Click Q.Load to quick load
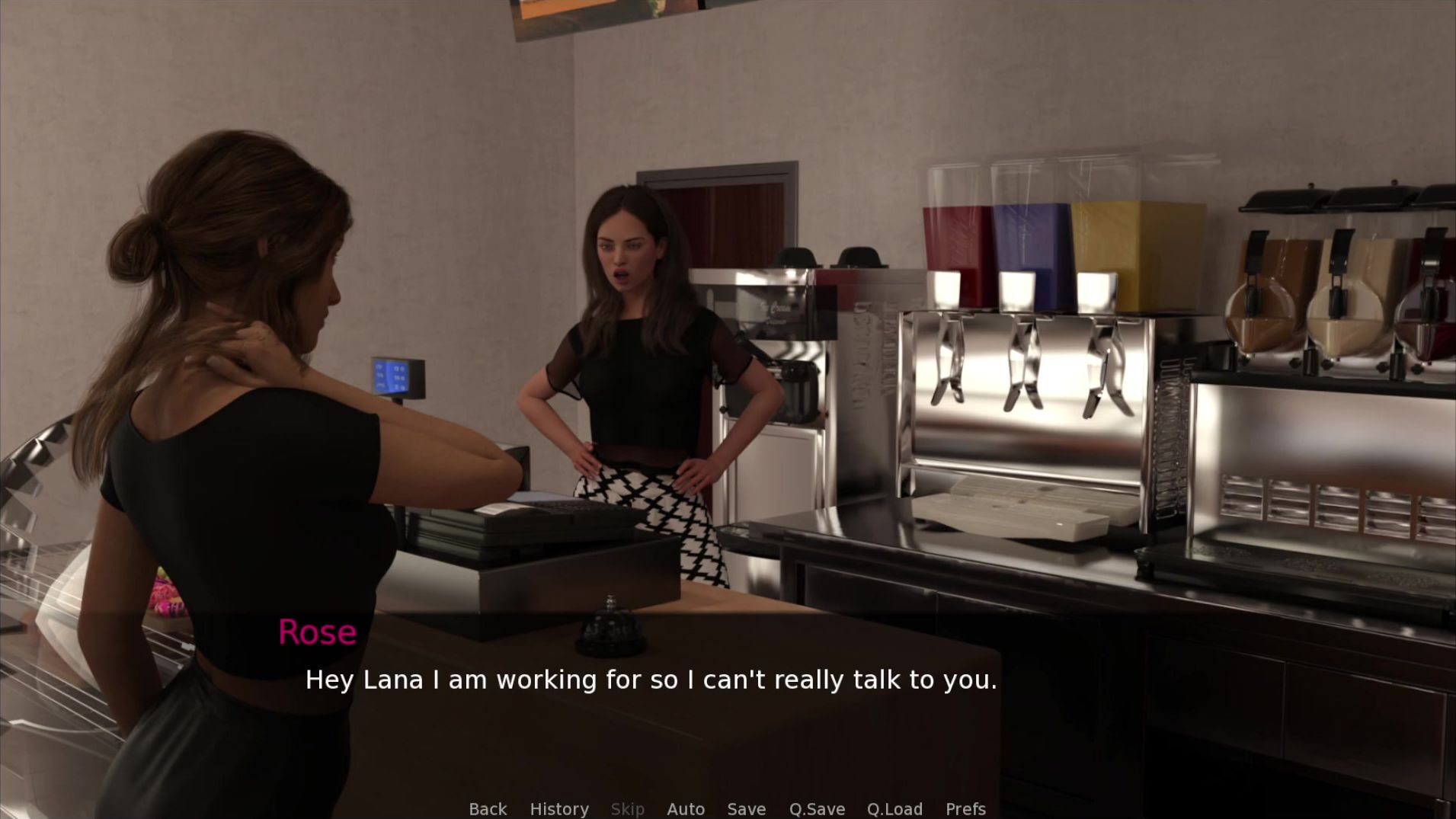Screen dimensions: 1456x819 coord(894,808)
